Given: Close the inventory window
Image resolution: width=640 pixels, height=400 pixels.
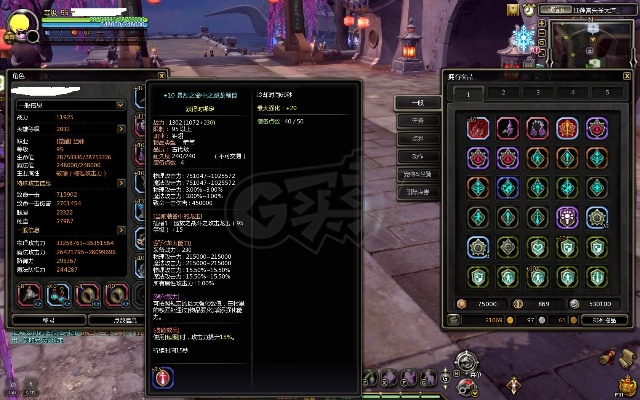Looking at the screenshot, I should point(627,74).
